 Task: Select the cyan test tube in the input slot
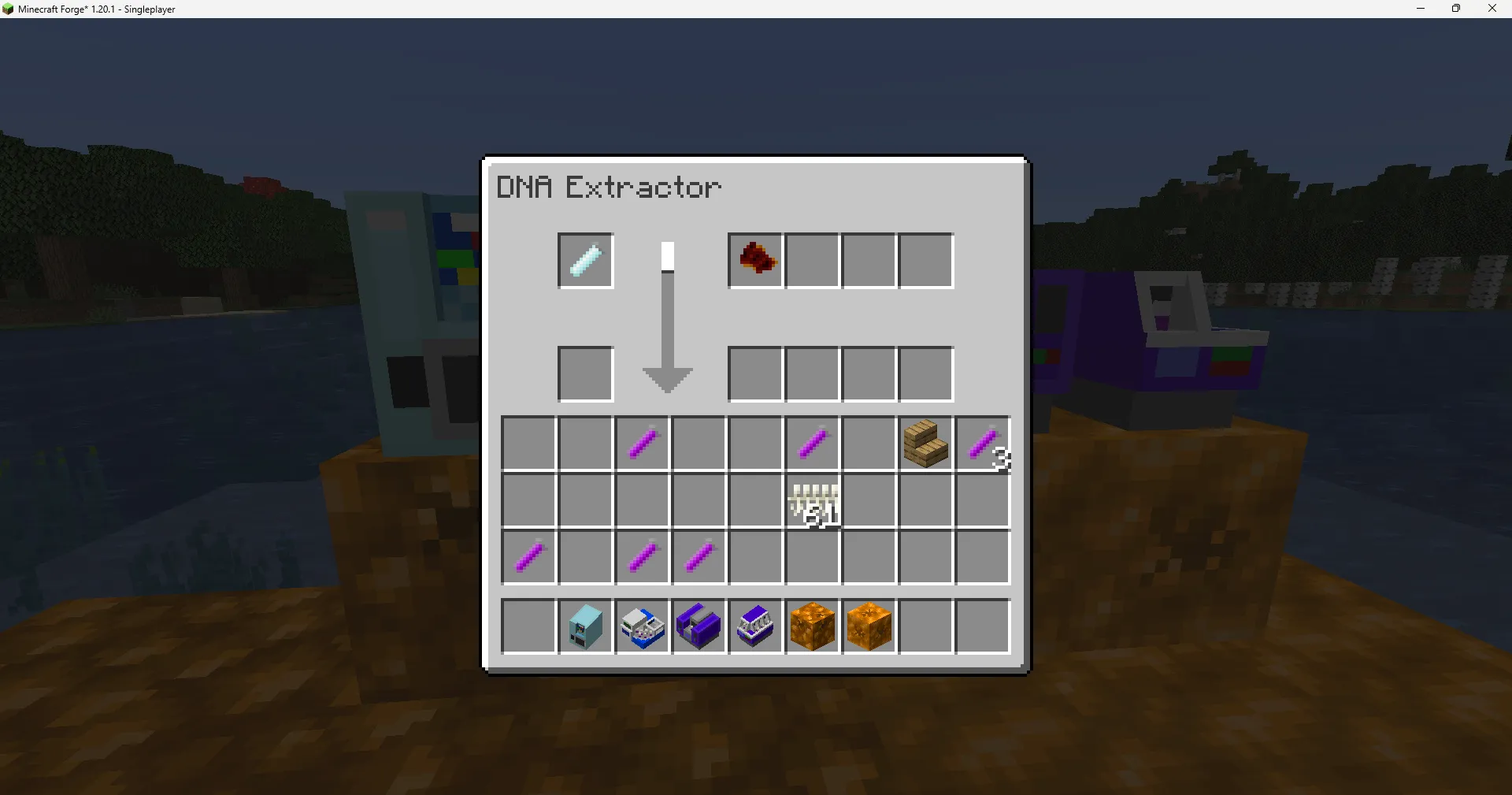coord(585,261)
